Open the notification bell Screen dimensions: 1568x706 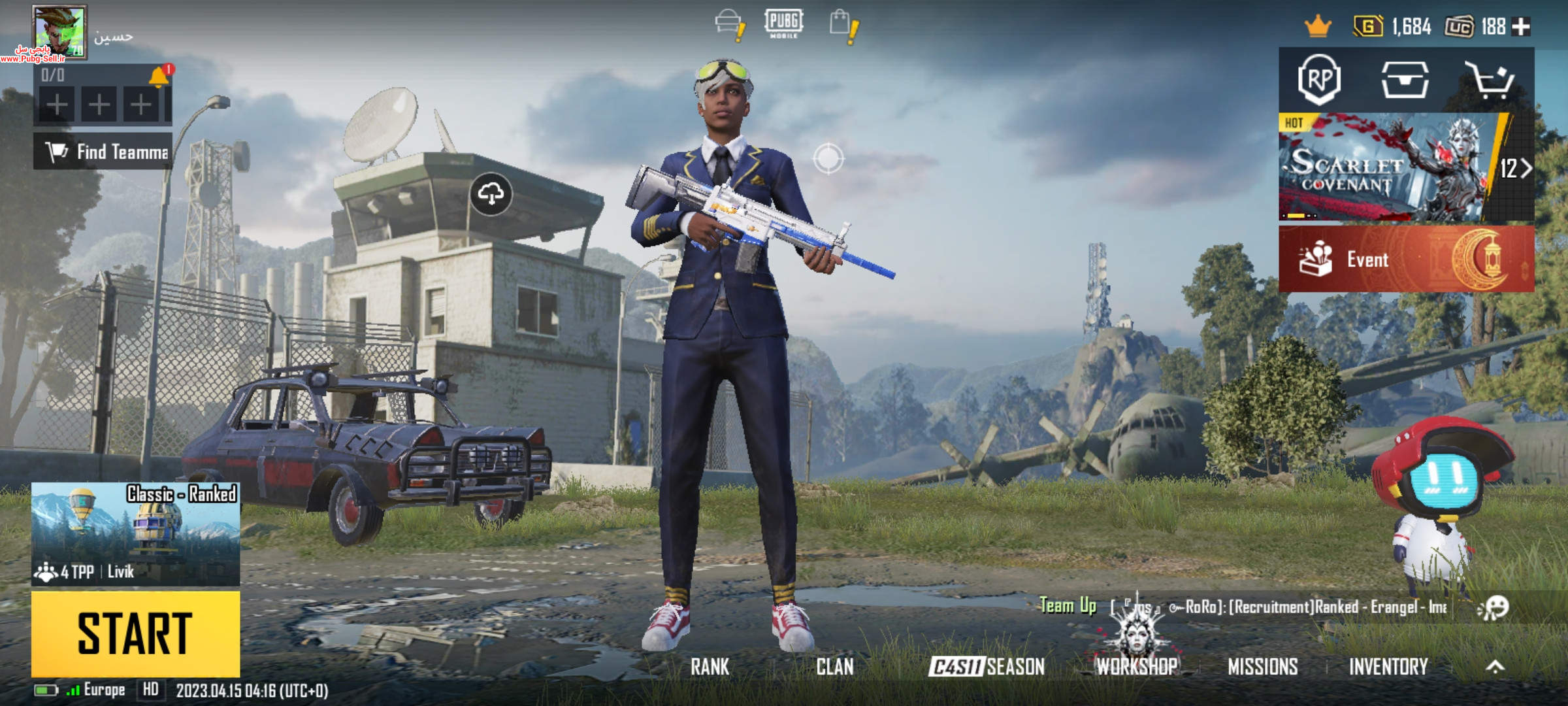[159, 77]
